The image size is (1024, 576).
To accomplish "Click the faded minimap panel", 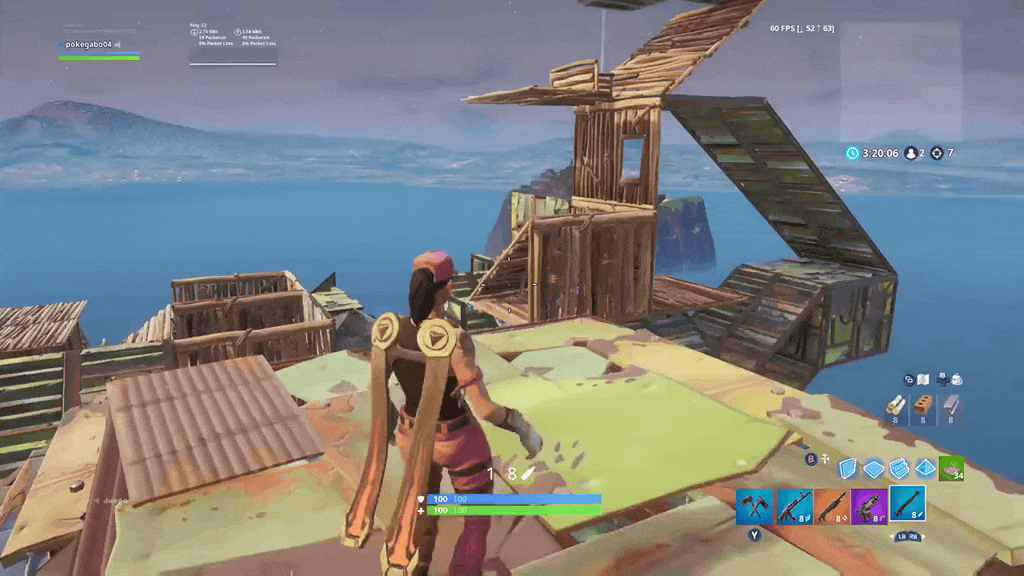I will click(x=900, y=80).
